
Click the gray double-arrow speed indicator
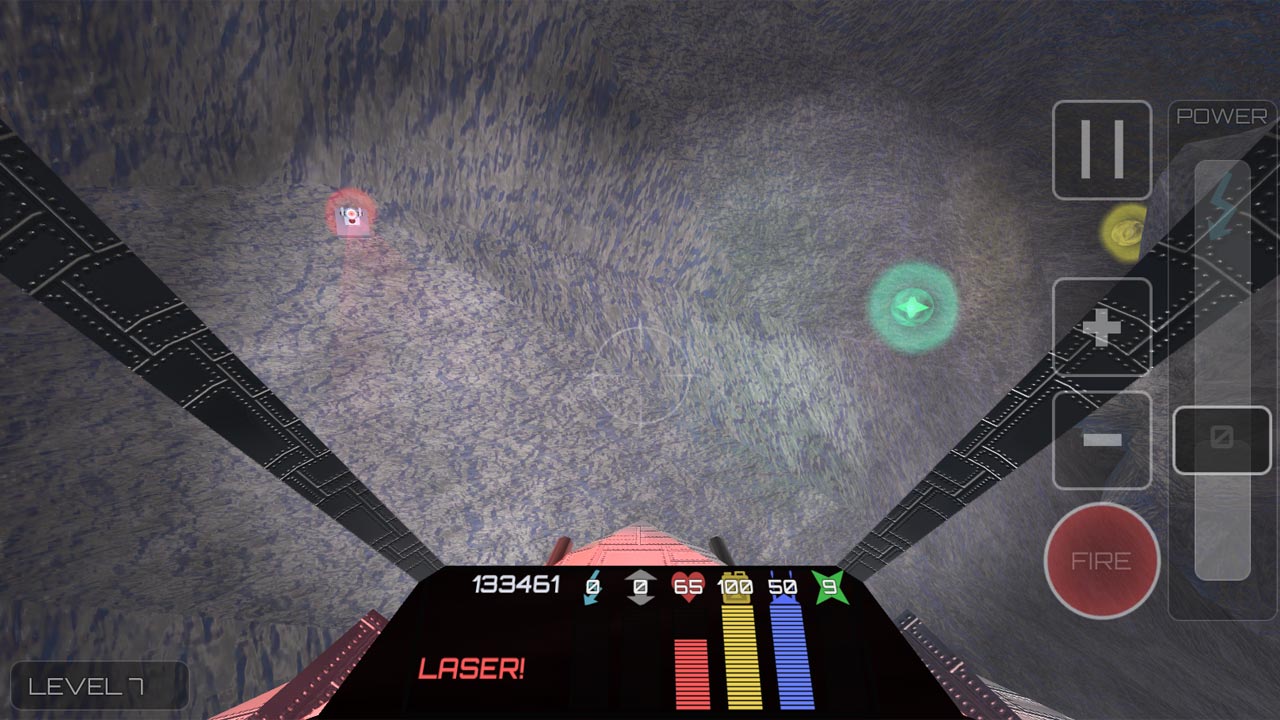640,585
